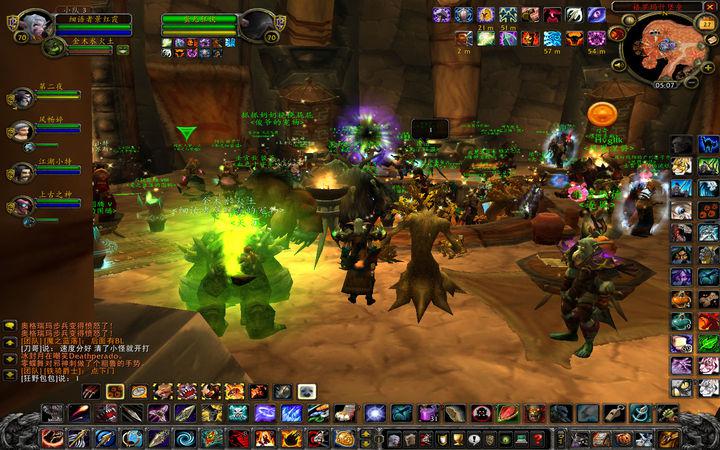Viewport: 720px width, 450px height.
Task: Choose party member 江湖小特's portrait
Action: pos(22,171)
